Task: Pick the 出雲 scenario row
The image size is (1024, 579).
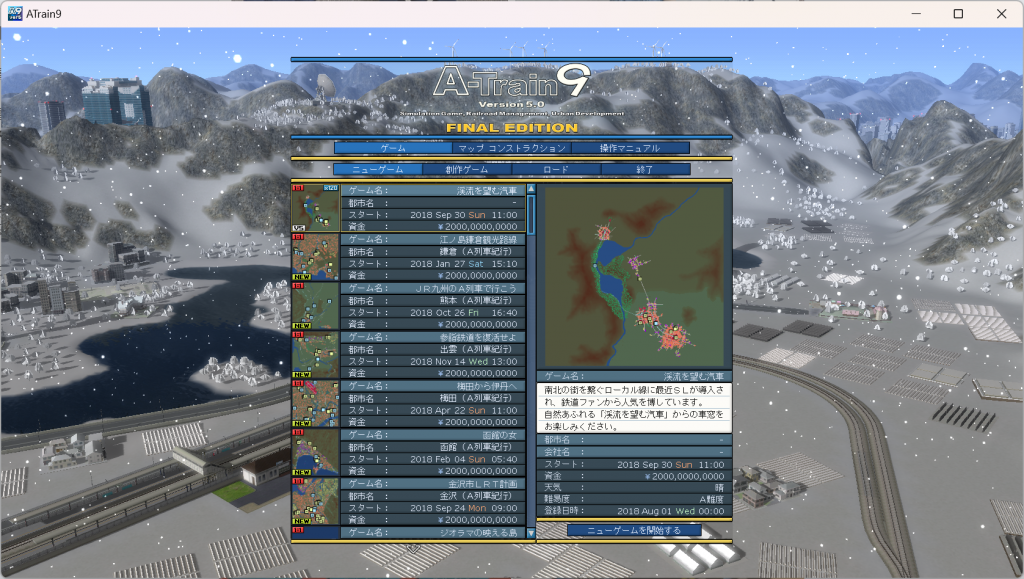Action: pos(432,355)
